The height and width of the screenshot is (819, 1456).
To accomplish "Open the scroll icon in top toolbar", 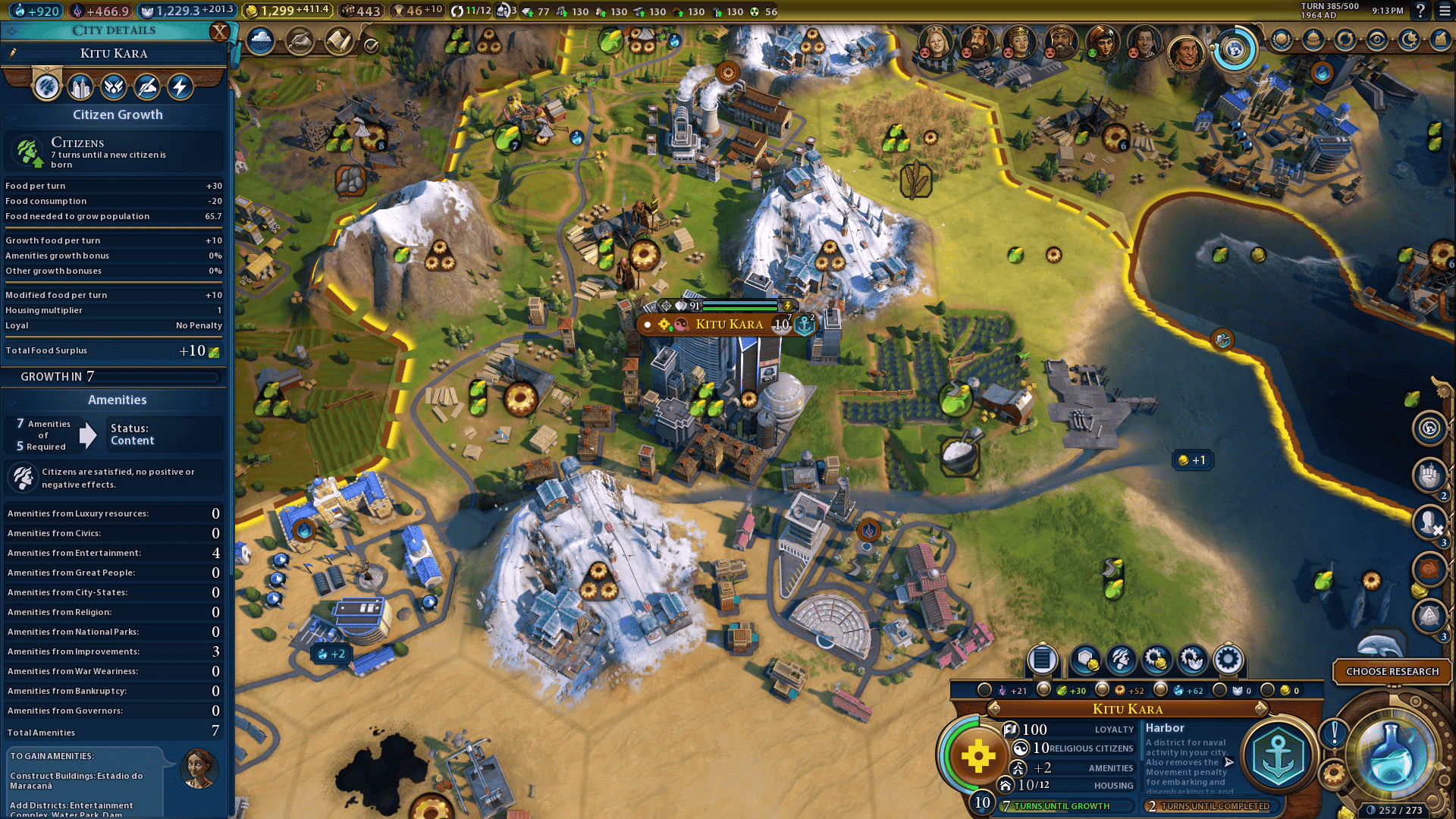I will (338, 41).
